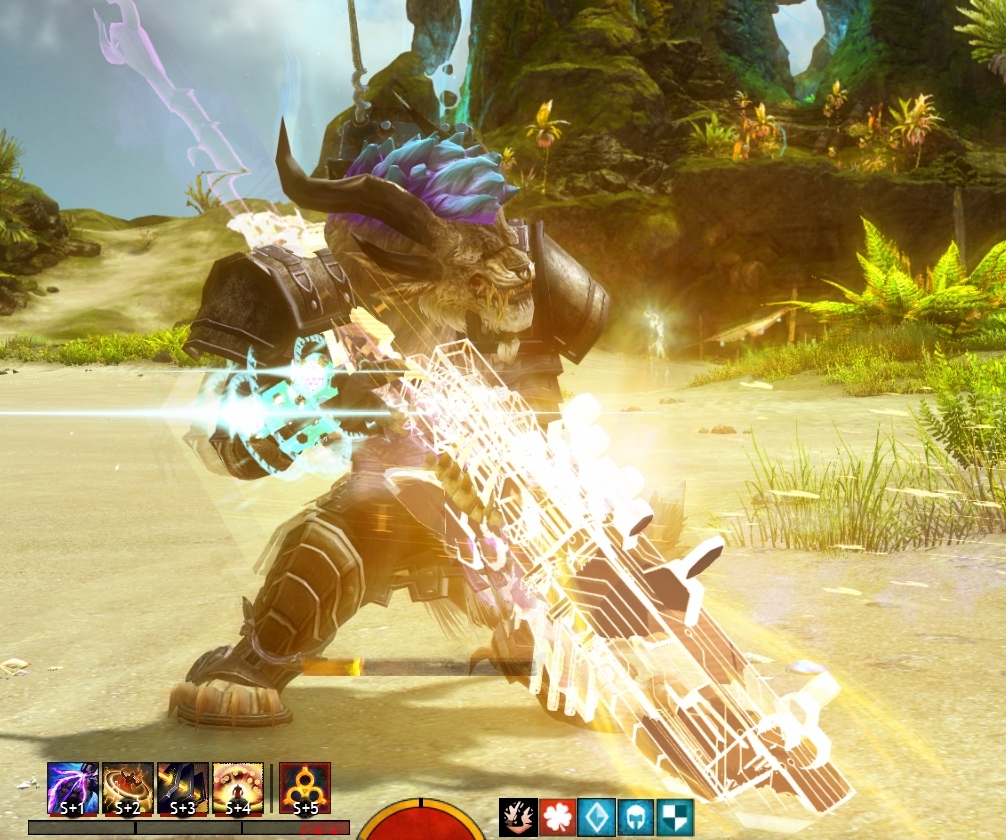The height and width of the screenshot is (840, 1006).
Task: Click the red four-leaf clover icon
Action: (557, 817)
